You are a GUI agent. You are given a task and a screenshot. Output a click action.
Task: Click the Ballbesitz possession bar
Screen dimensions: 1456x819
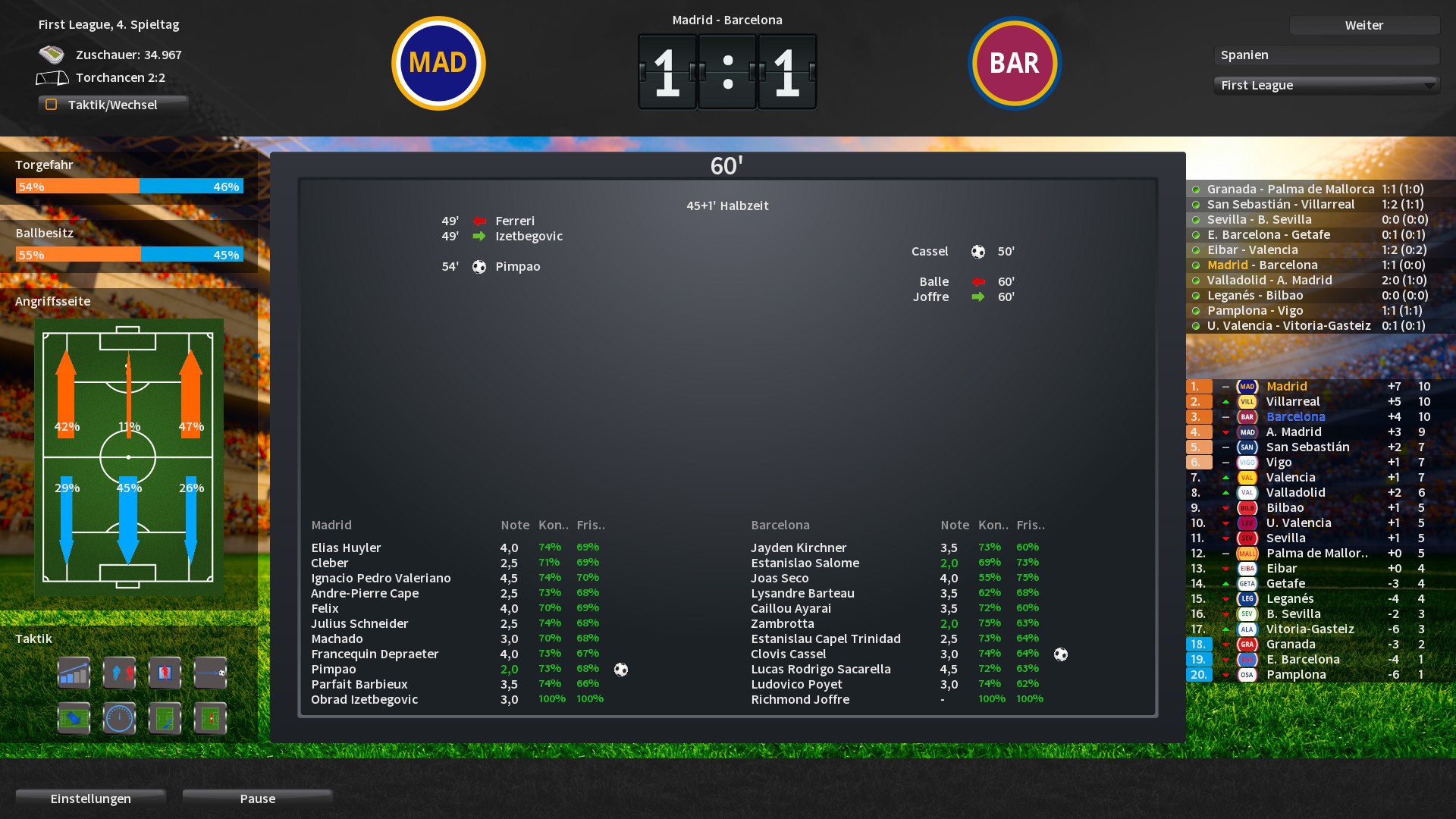pos(129,255)
